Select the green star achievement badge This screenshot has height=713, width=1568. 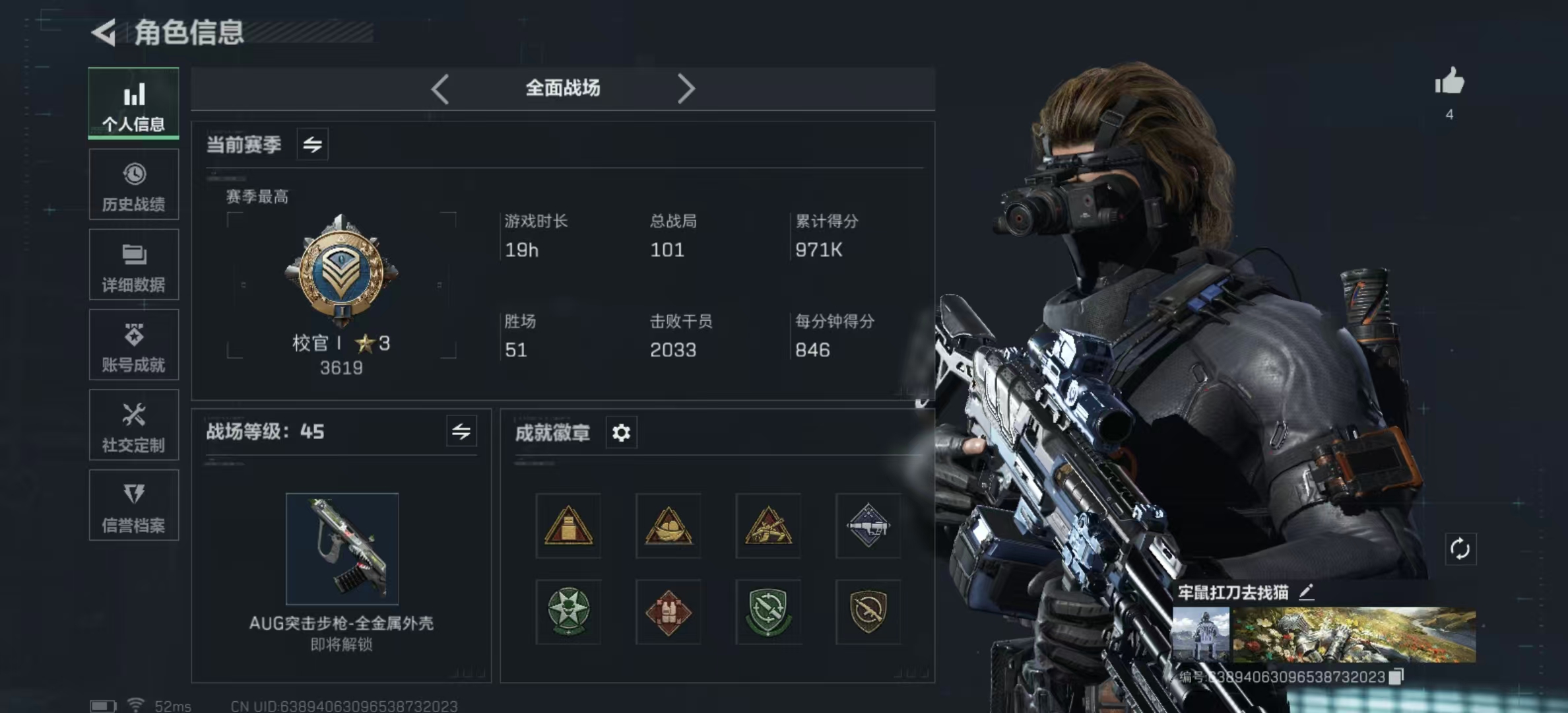[568, 612]
